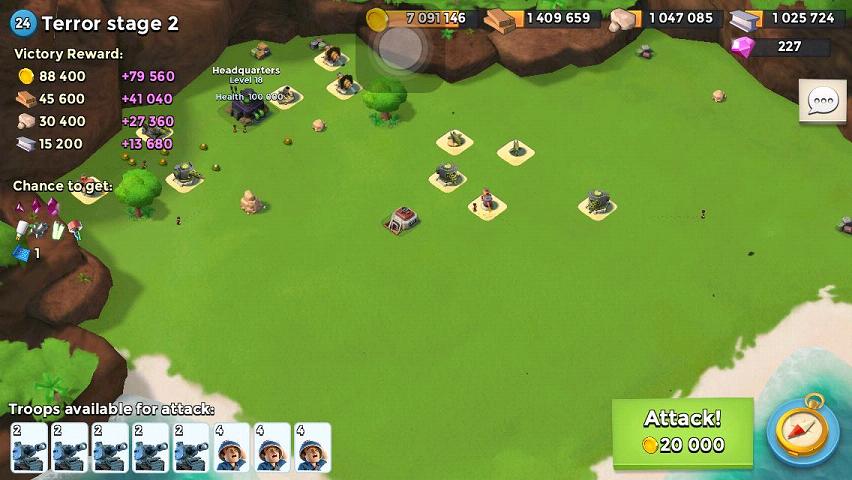Open the chat speech bubble
The height and width of the screenshot is (480, 852).
[x=822, y=101]
